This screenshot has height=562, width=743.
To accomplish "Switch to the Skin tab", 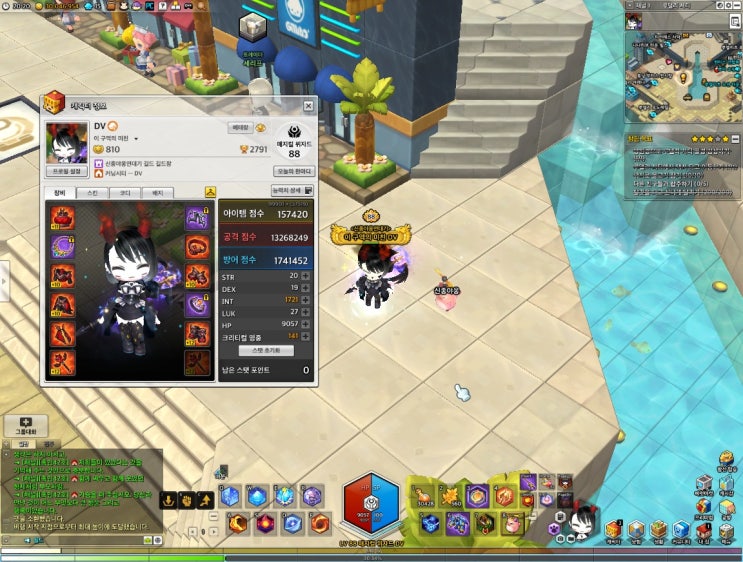I will (x=93, y=192).
